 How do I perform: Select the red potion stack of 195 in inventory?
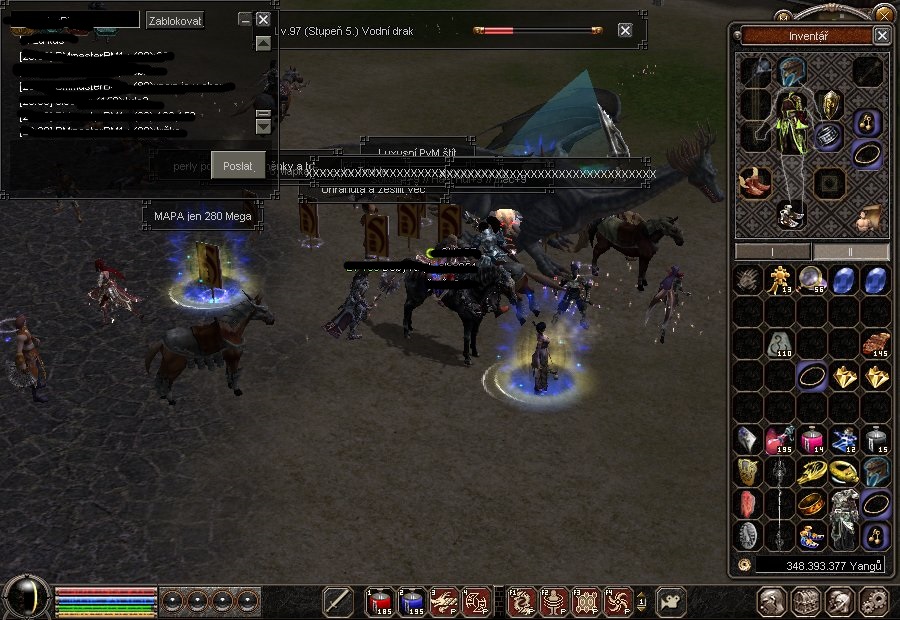tap(780, 441)
